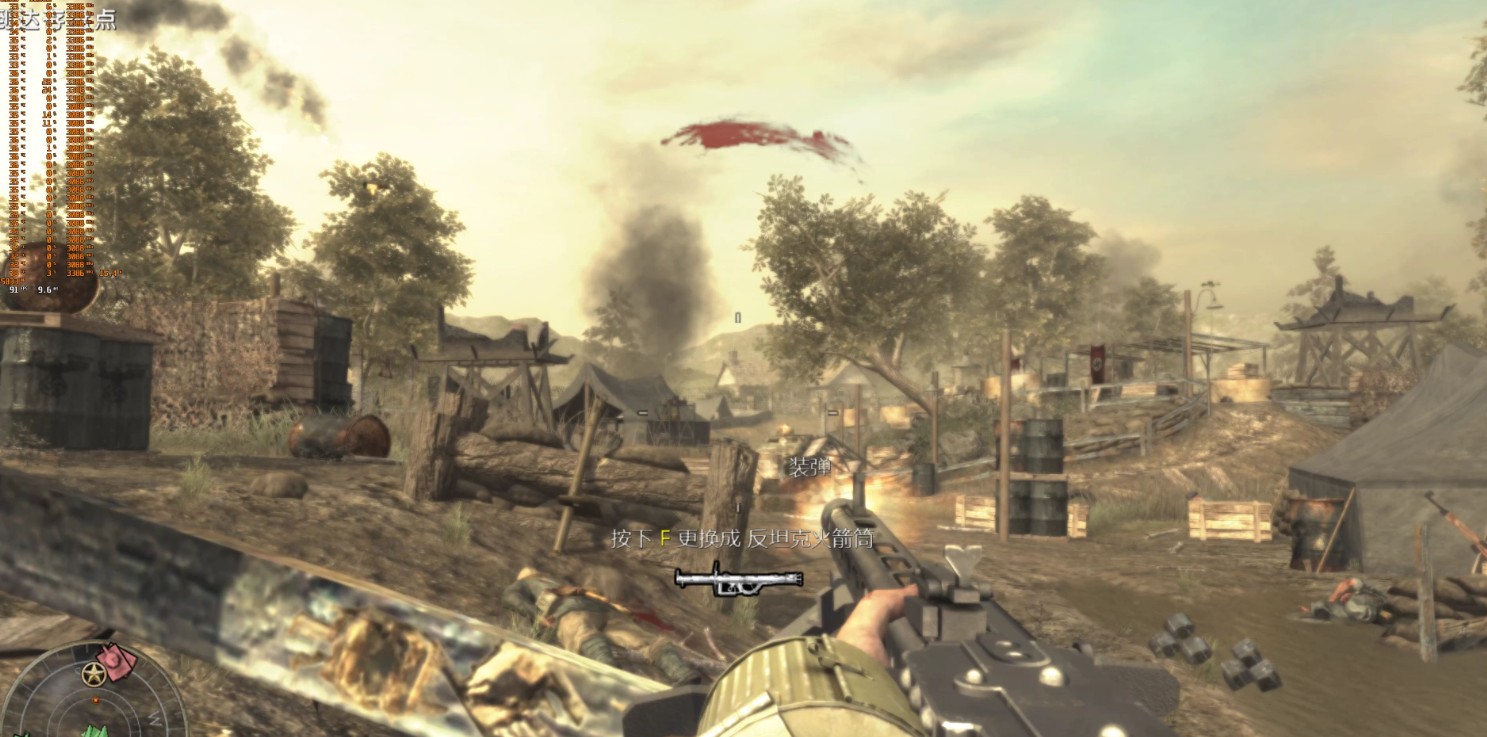Click the anti-tank rocket launcher pickup icon

[x=738, y=579]
